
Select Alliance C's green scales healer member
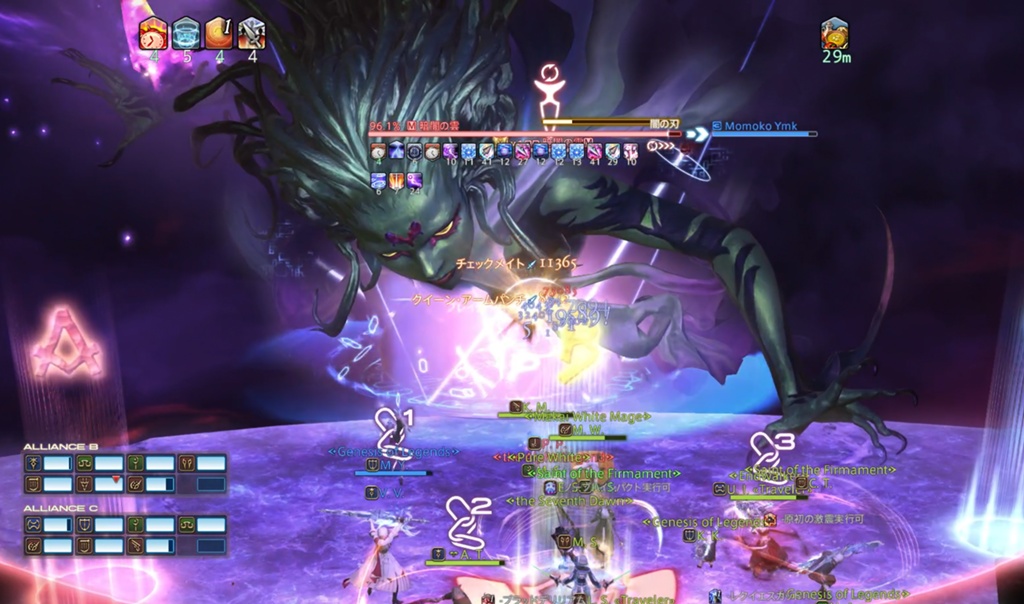(200, 525)
